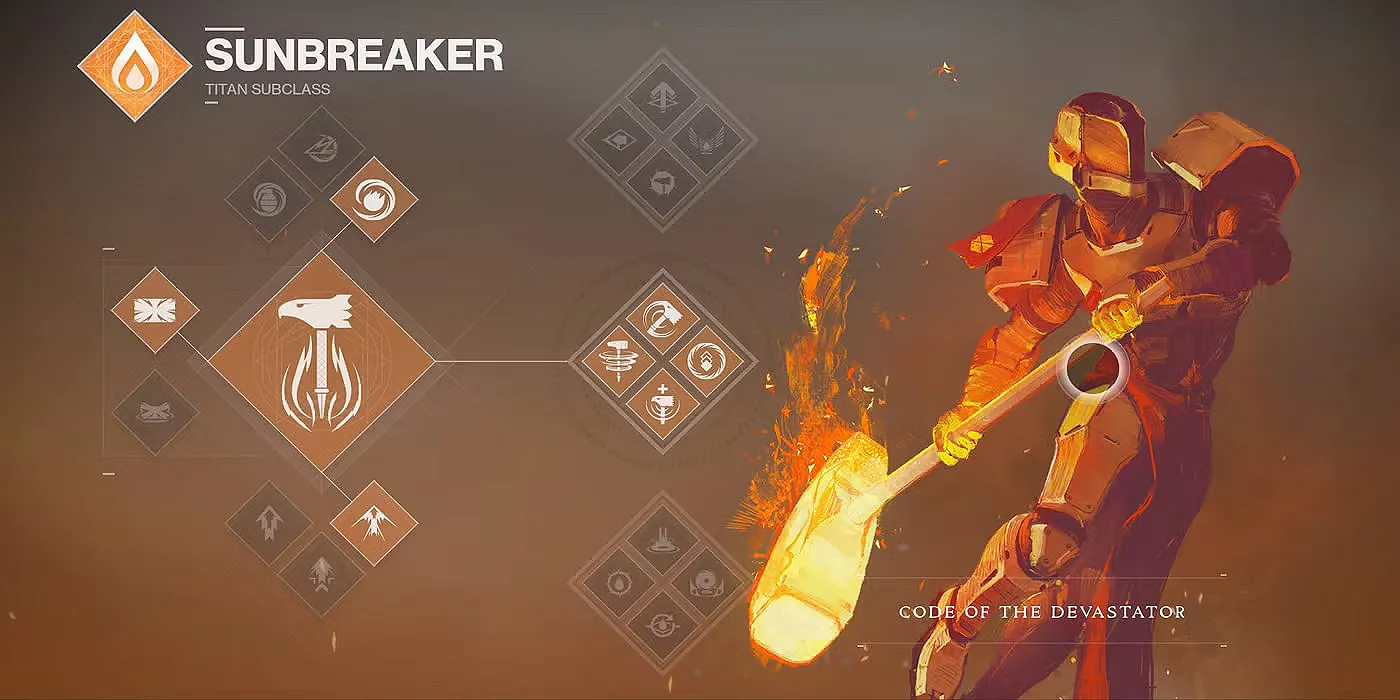Select the dimmed winged grenade node at top
The height and width of the screenshot is (700, 1400).
coord(320,150)
